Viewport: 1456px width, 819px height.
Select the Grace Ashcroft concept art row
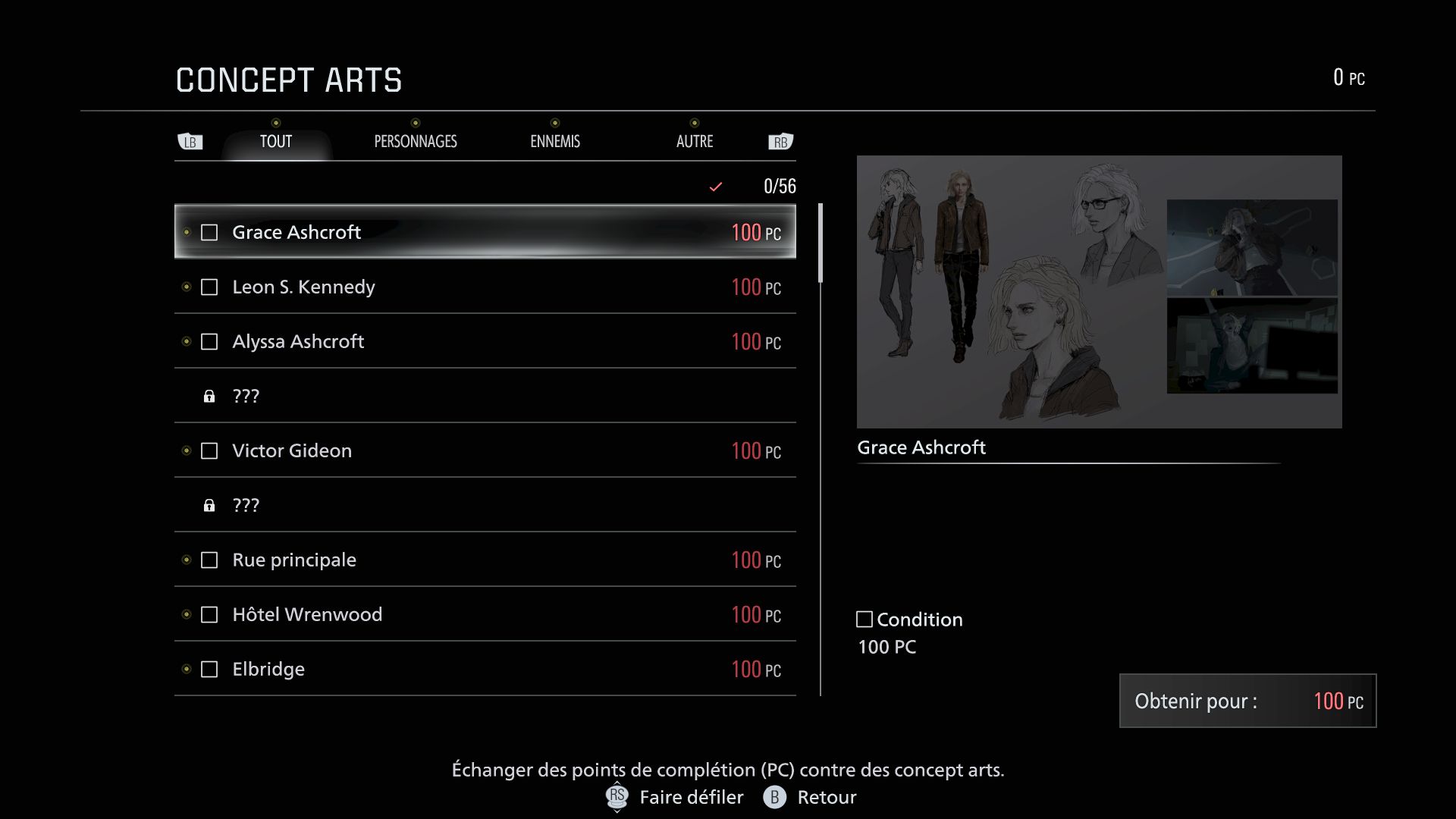(485, 232)
